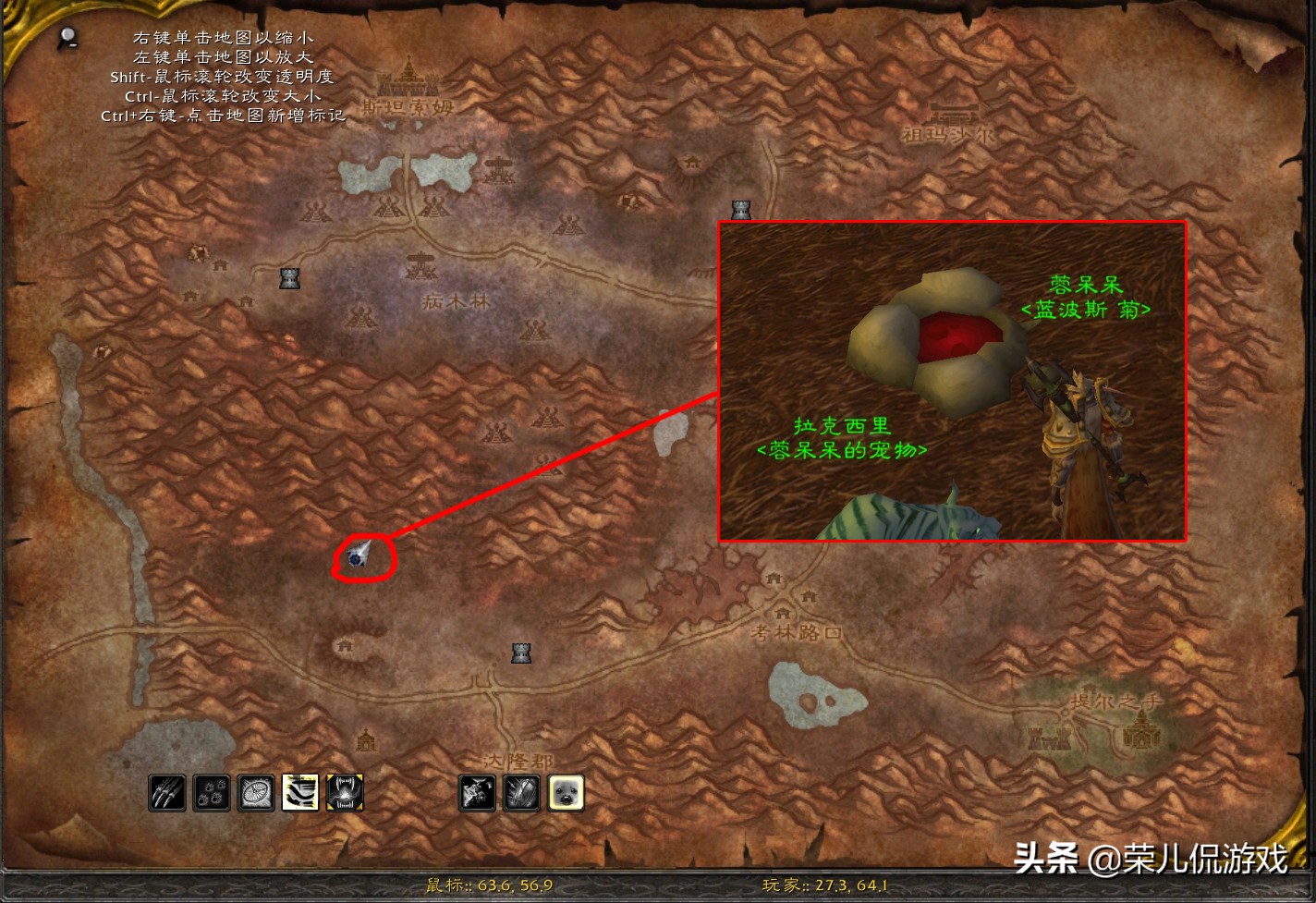Viewport: 1316px width, 903px height.
Task: Select the paw prints ability icon
Action: [x=212, y=793]
